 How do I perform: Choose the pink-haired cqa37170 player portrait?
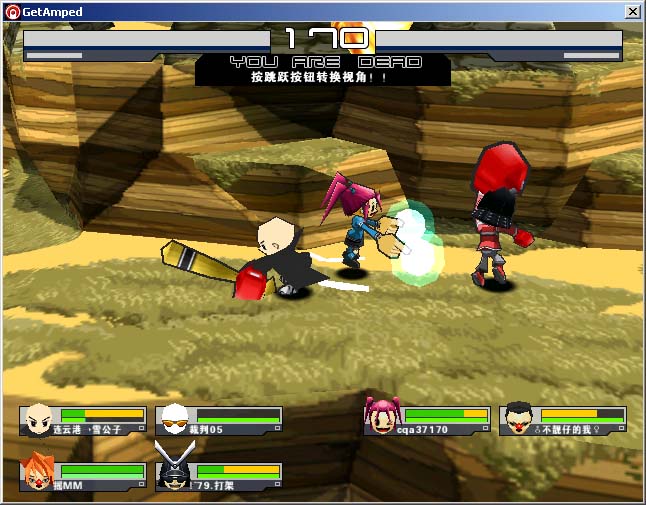381,417
